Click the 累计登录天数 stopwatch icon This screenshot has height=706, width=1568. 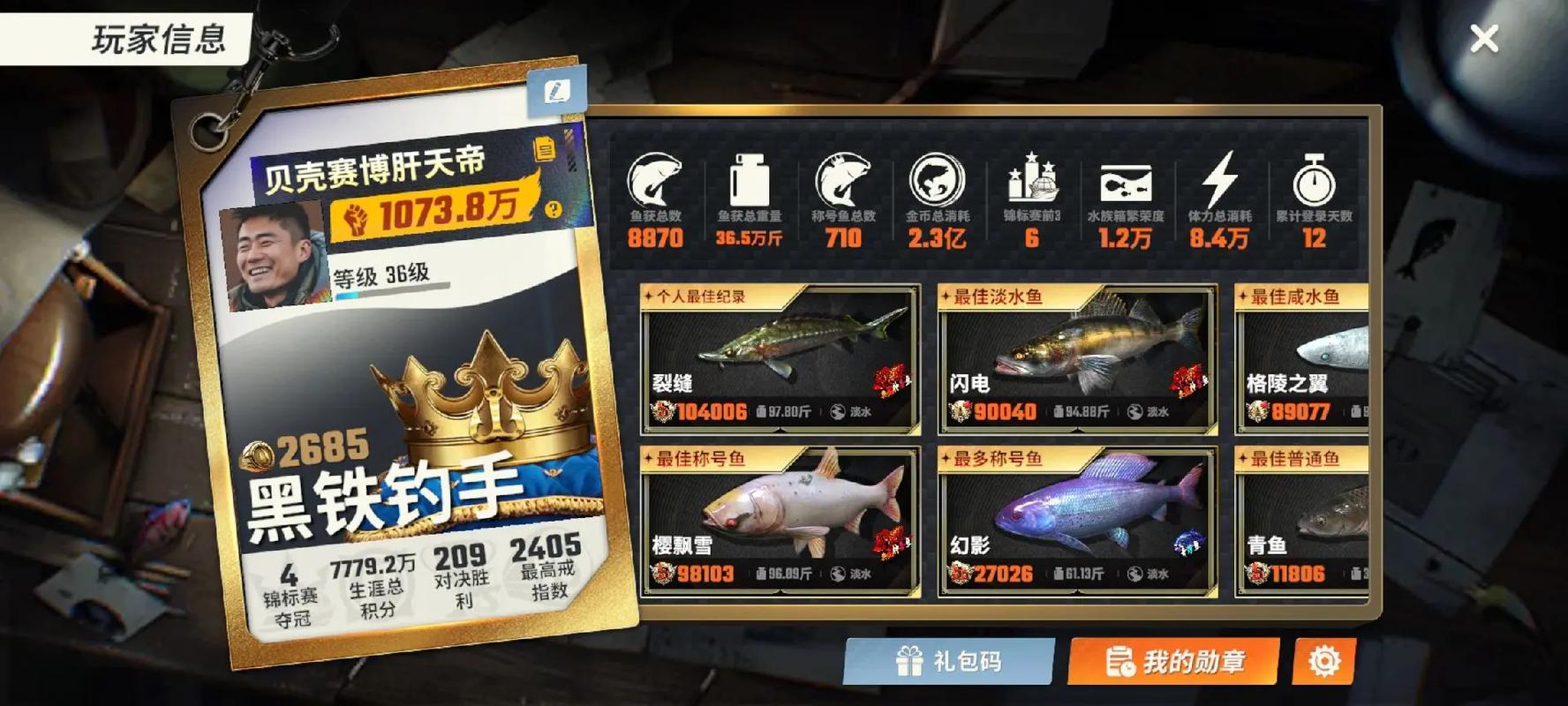(1315, 179)
